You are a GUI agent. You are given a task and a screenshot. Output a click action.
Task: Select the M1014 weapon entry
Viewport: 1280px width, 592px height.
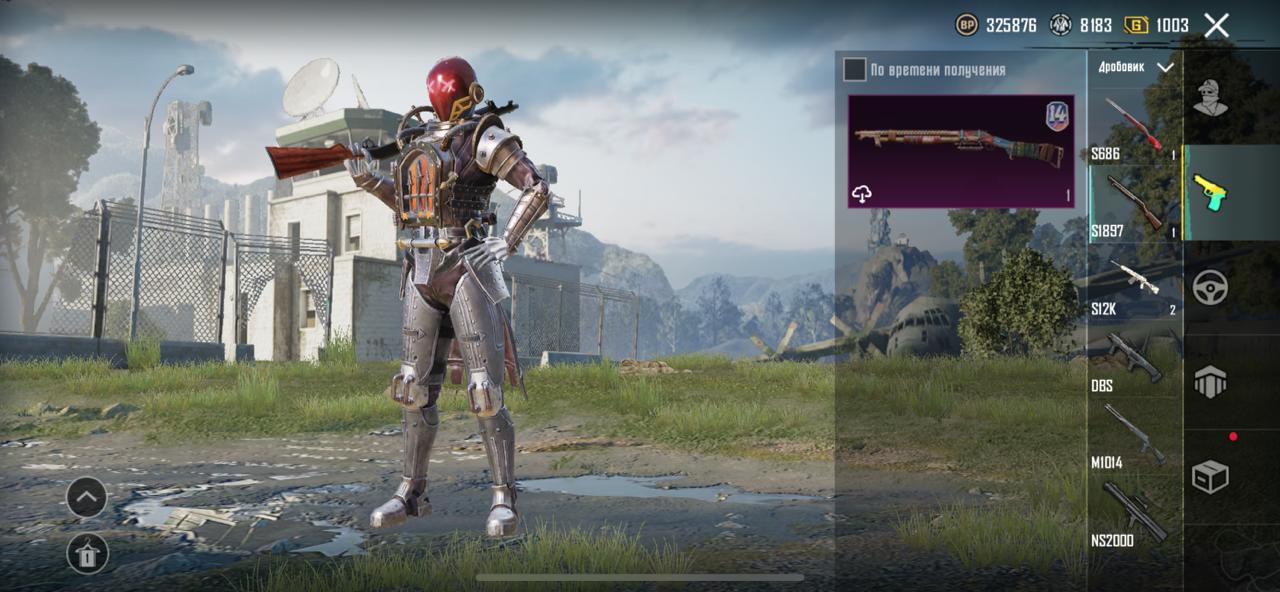coord(1134,438)
